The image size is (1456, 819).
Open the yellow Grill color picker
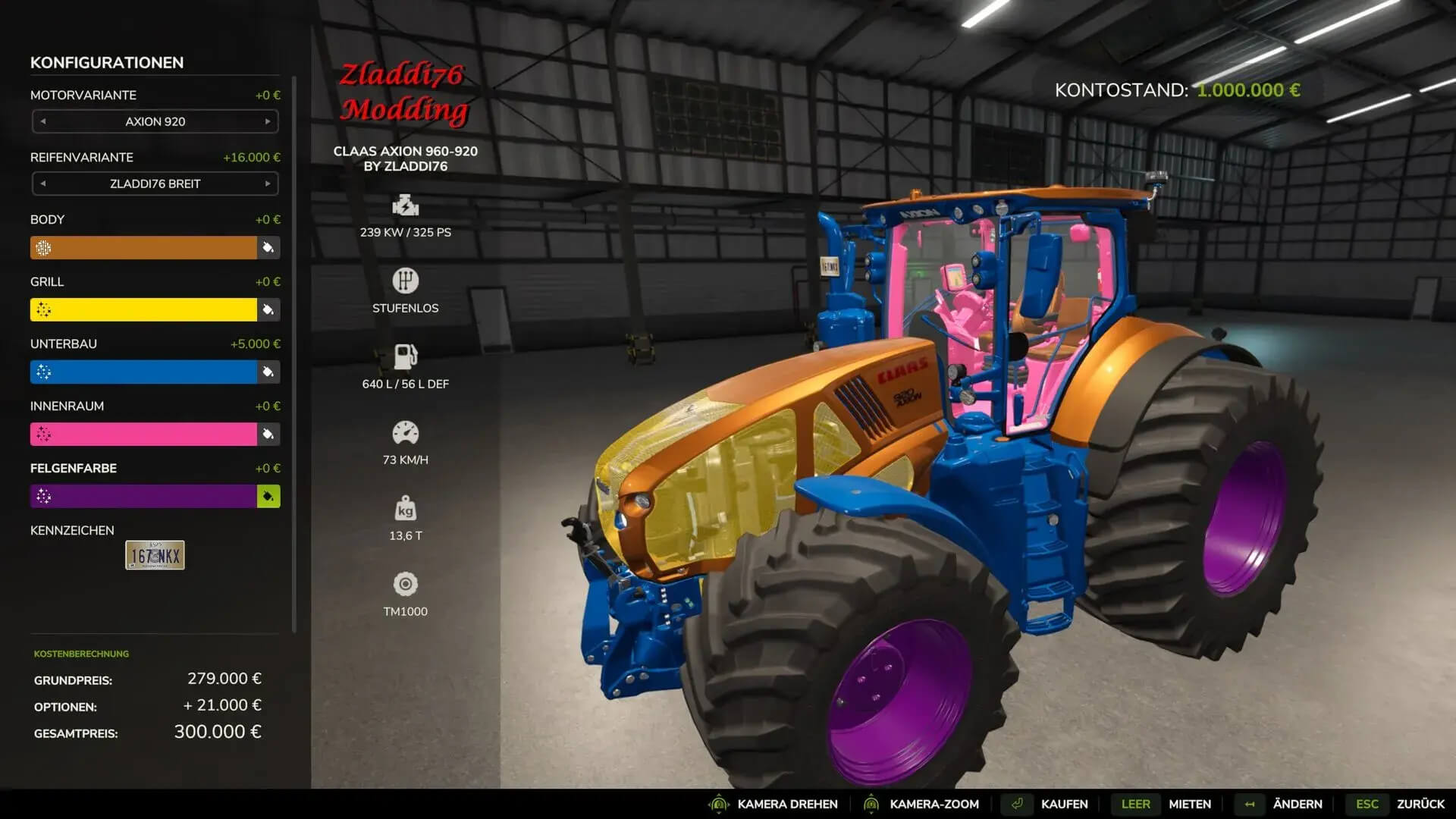point(143,310)
